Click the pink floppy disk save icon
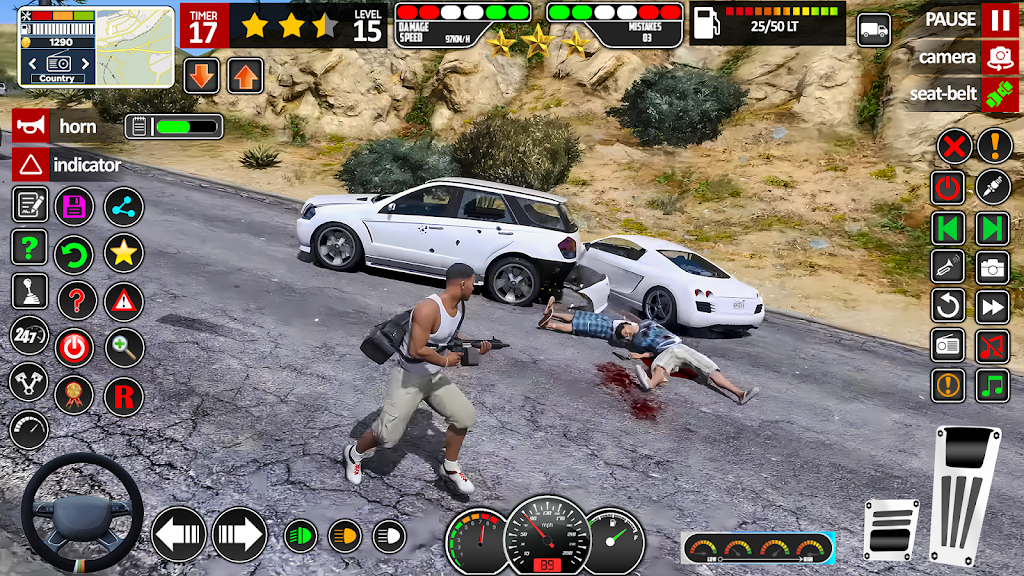The height and width of the screenshot is (576, 1024). [x=74, y=206]
